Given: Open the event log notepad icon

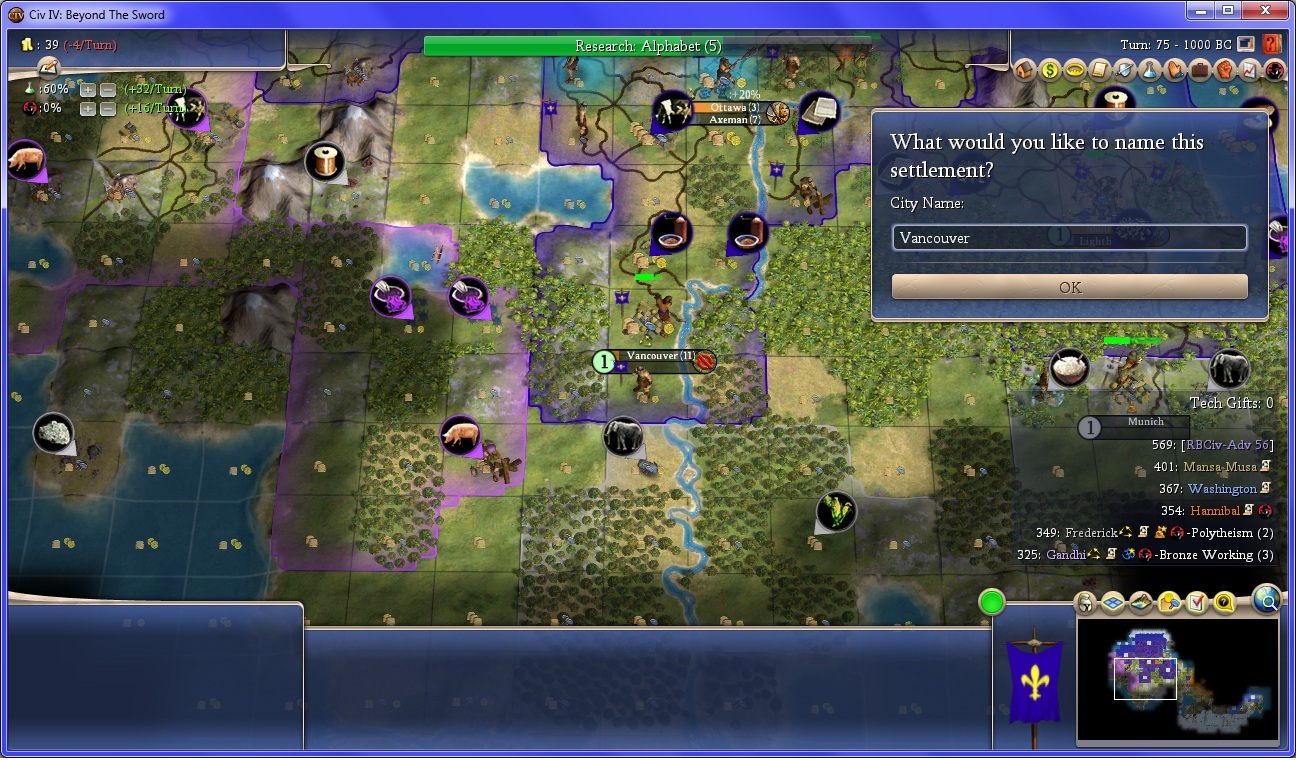Looking at the screenshot, I should click(49, 67).
